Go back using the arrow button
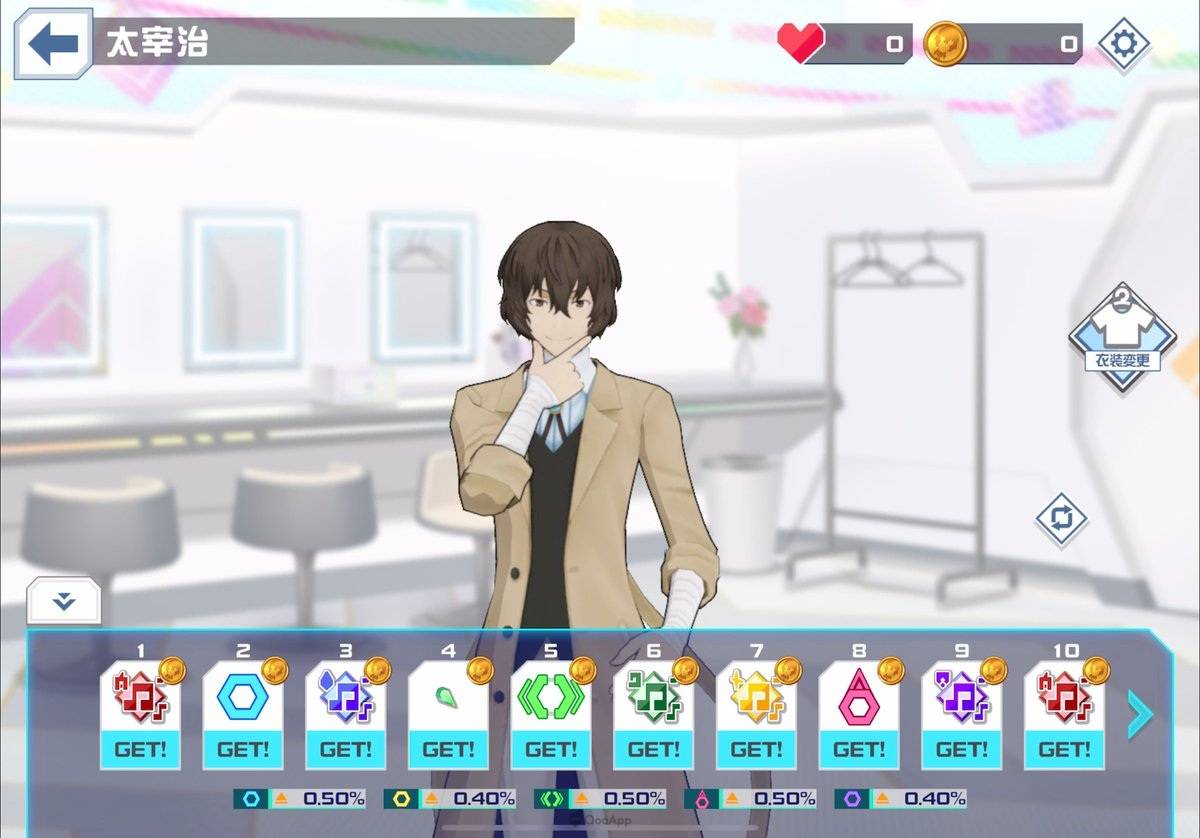 52,44
